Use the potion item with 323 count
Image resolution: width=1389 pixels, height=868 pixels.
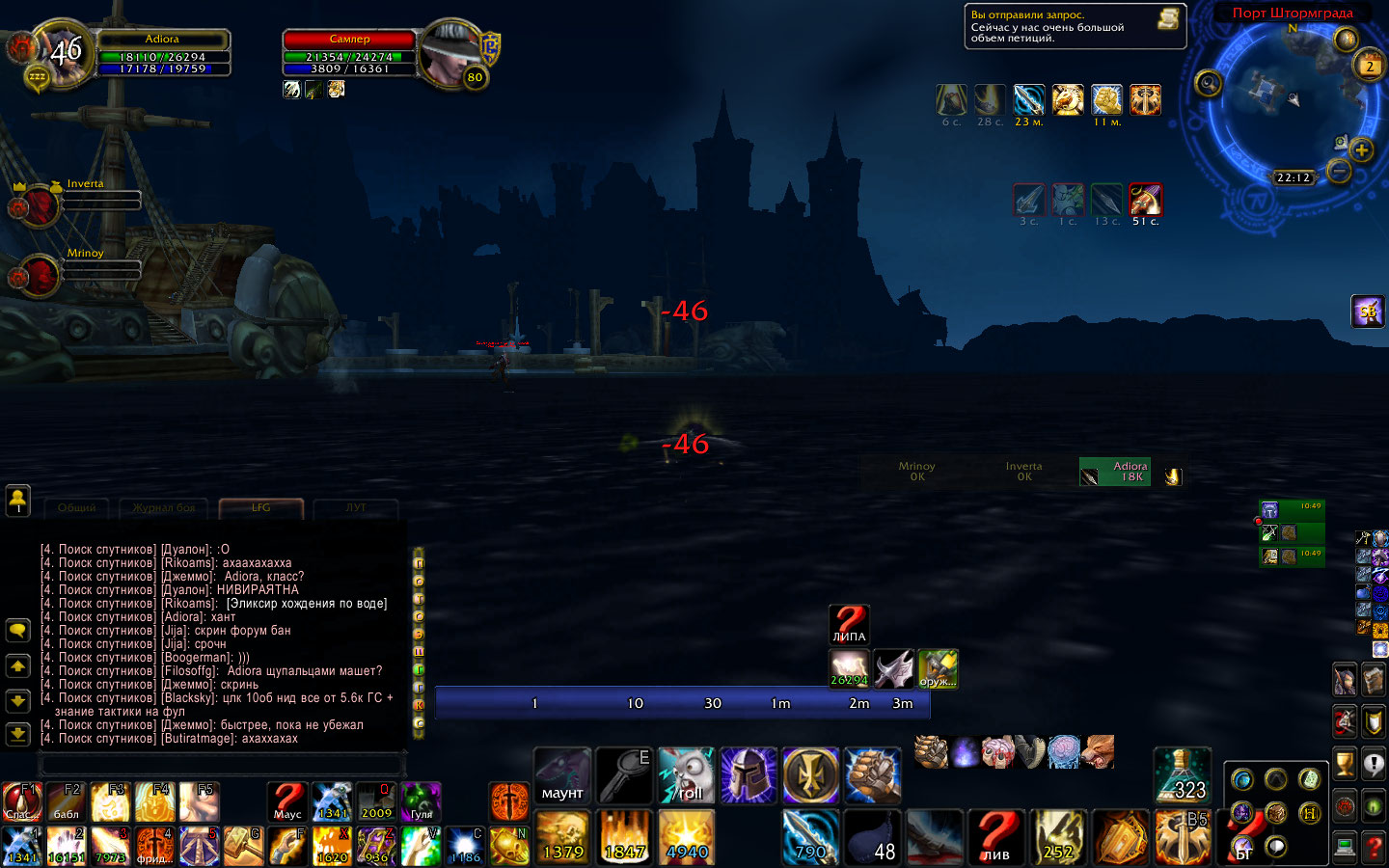pyautogui.click(x=1183, y=775)
